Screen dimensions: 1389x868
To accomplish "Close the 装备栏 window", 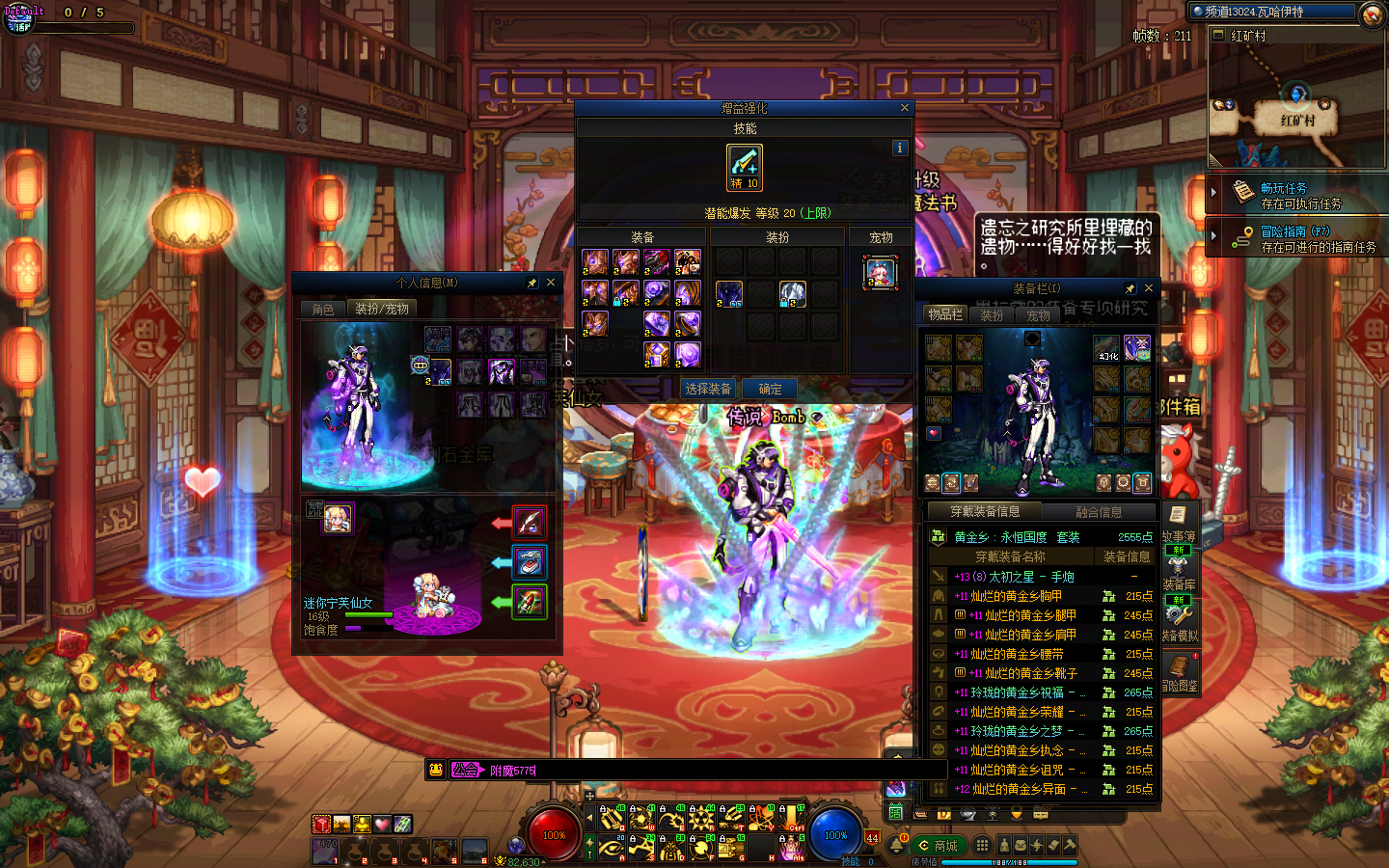I will point(1148,288).
